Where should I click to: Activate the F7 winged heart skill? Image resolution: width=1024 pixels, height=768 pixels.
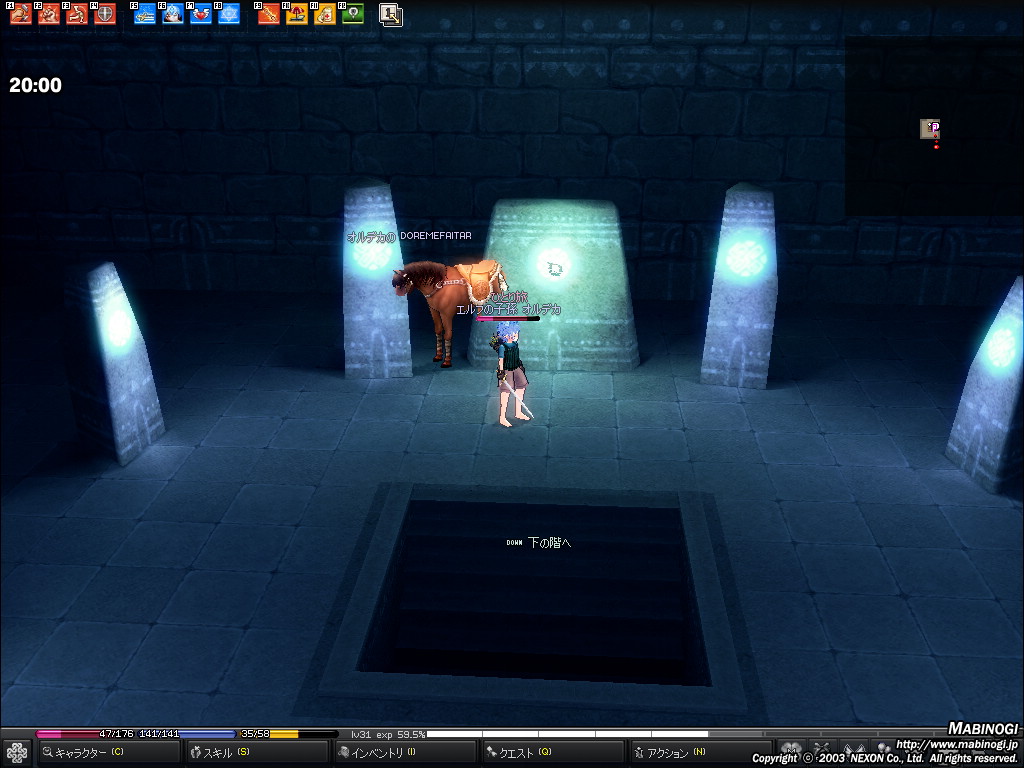pos(201,14)
